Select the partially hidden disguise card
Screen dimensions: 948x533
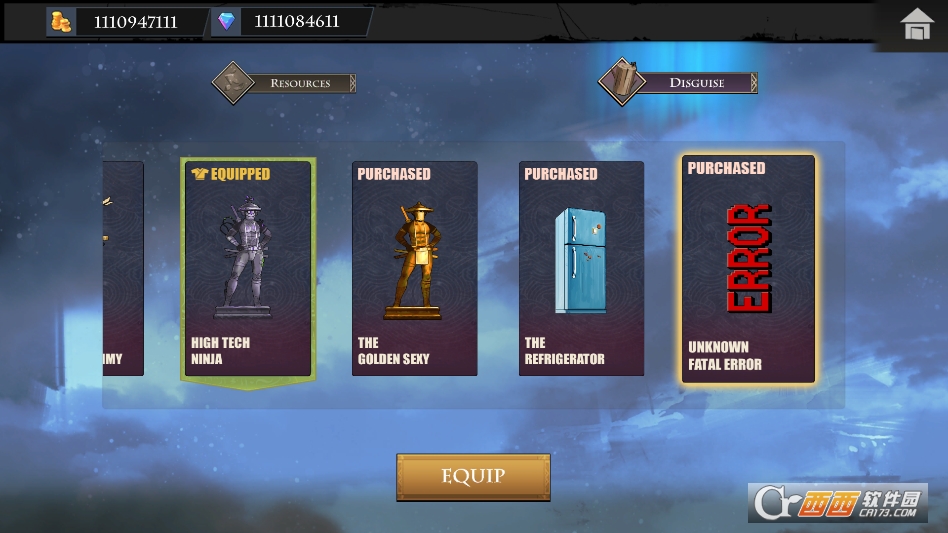pyautogui.click(x=123, y=268)
